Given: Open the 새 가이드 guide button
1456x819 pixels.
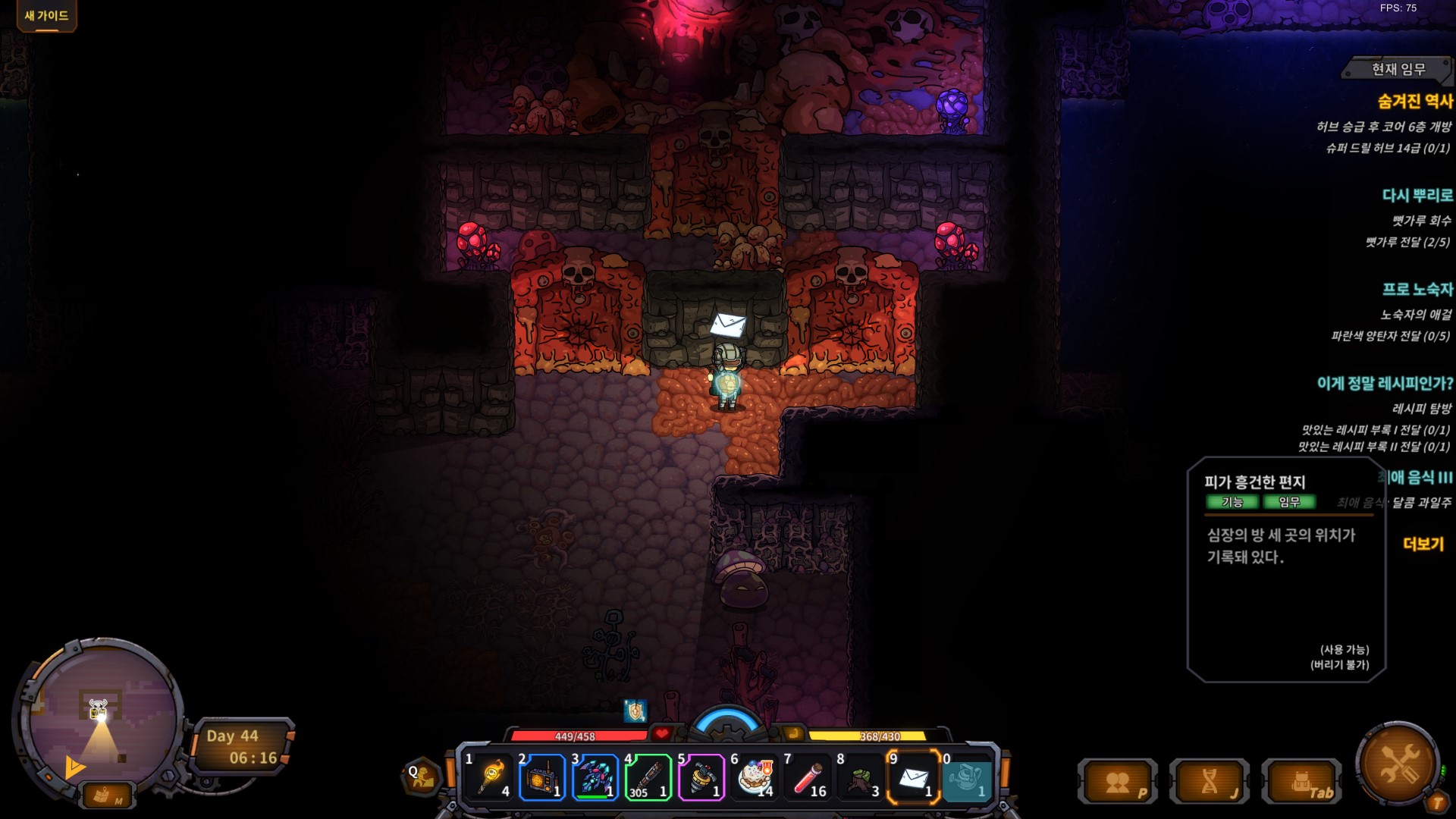Looking at the screenshot, I should coord(46,15).
